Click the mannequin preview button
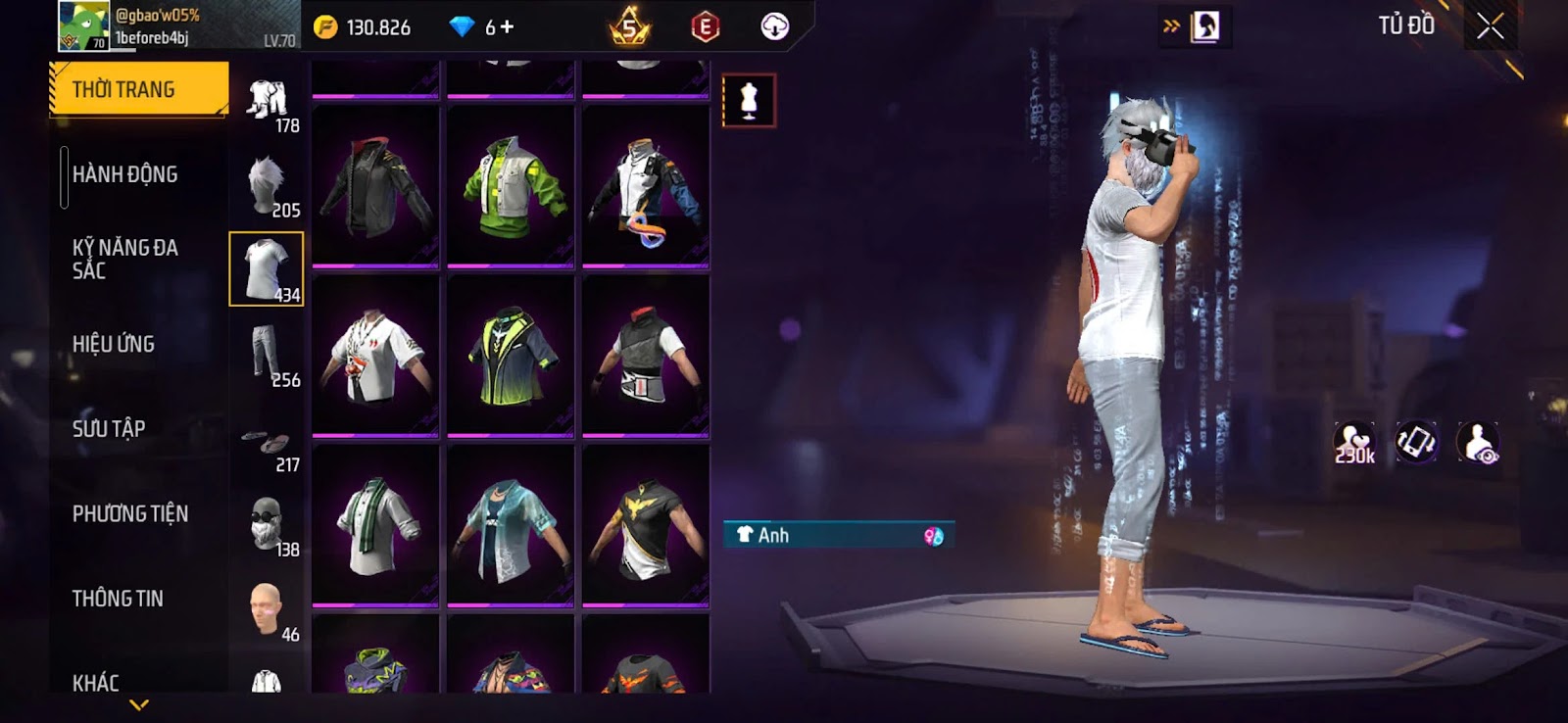Screen dimensions: 1568x723 point(749,100)
